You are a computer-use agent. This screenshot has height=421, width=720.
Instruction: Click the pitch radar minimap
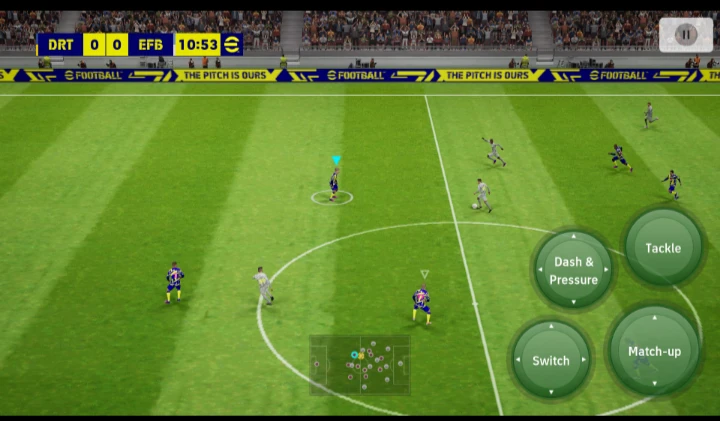pyautogui.click(x=360, y=364)
